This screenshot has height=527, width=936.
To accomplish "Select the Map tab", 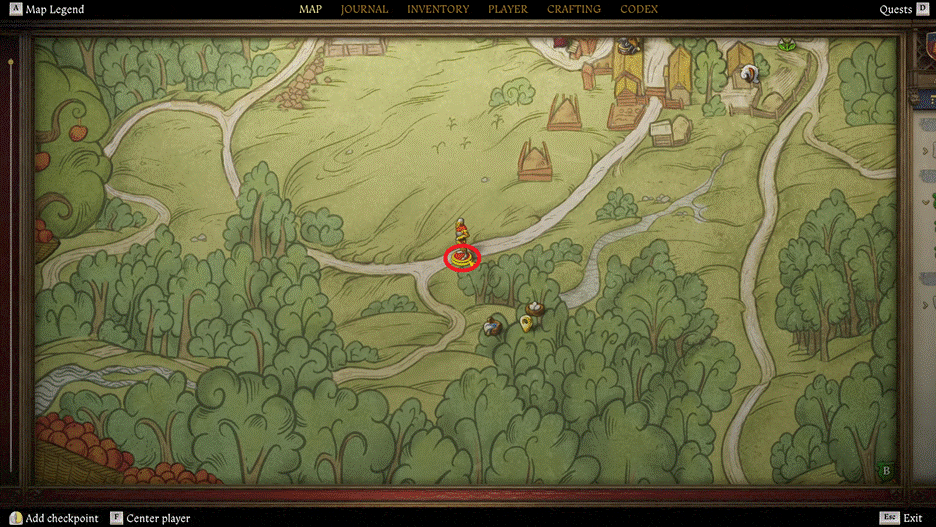I will coord(310,10).
